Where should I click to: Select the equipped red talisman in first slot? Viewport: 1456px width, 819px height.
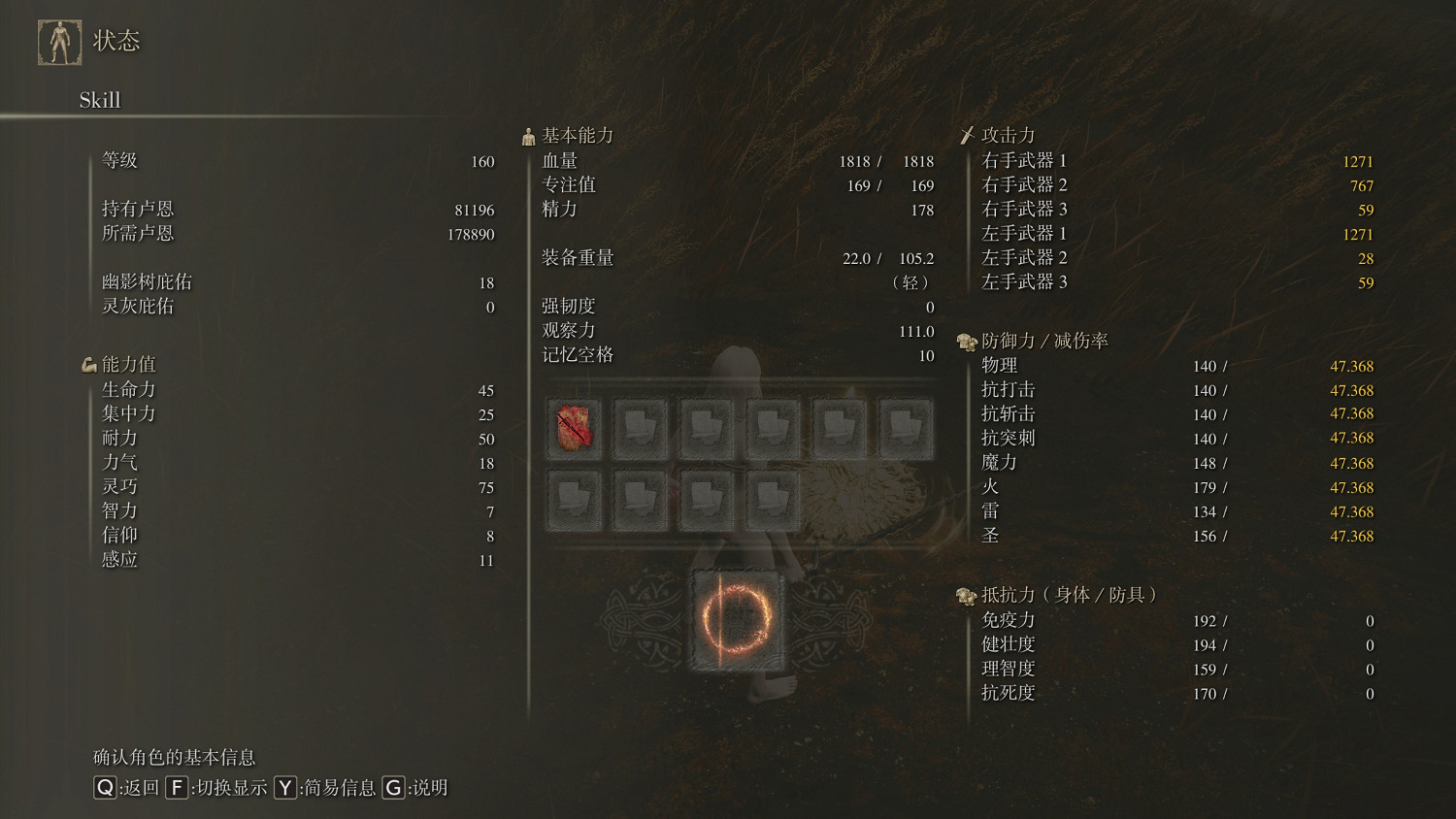[x=575, y=428]
